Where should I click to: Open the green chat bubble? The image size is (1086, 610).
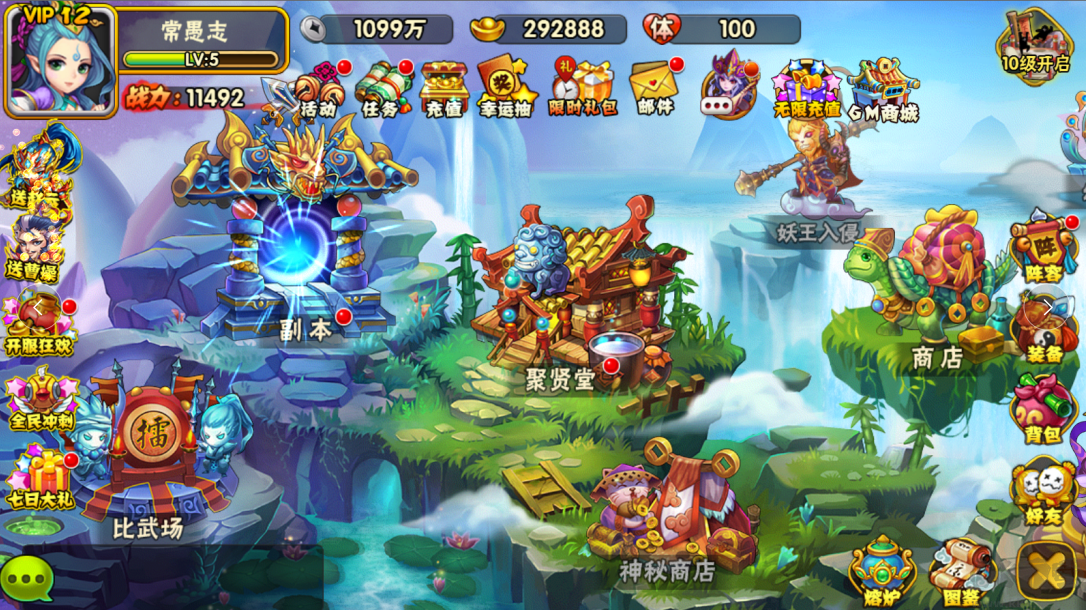tap(27, 578)
